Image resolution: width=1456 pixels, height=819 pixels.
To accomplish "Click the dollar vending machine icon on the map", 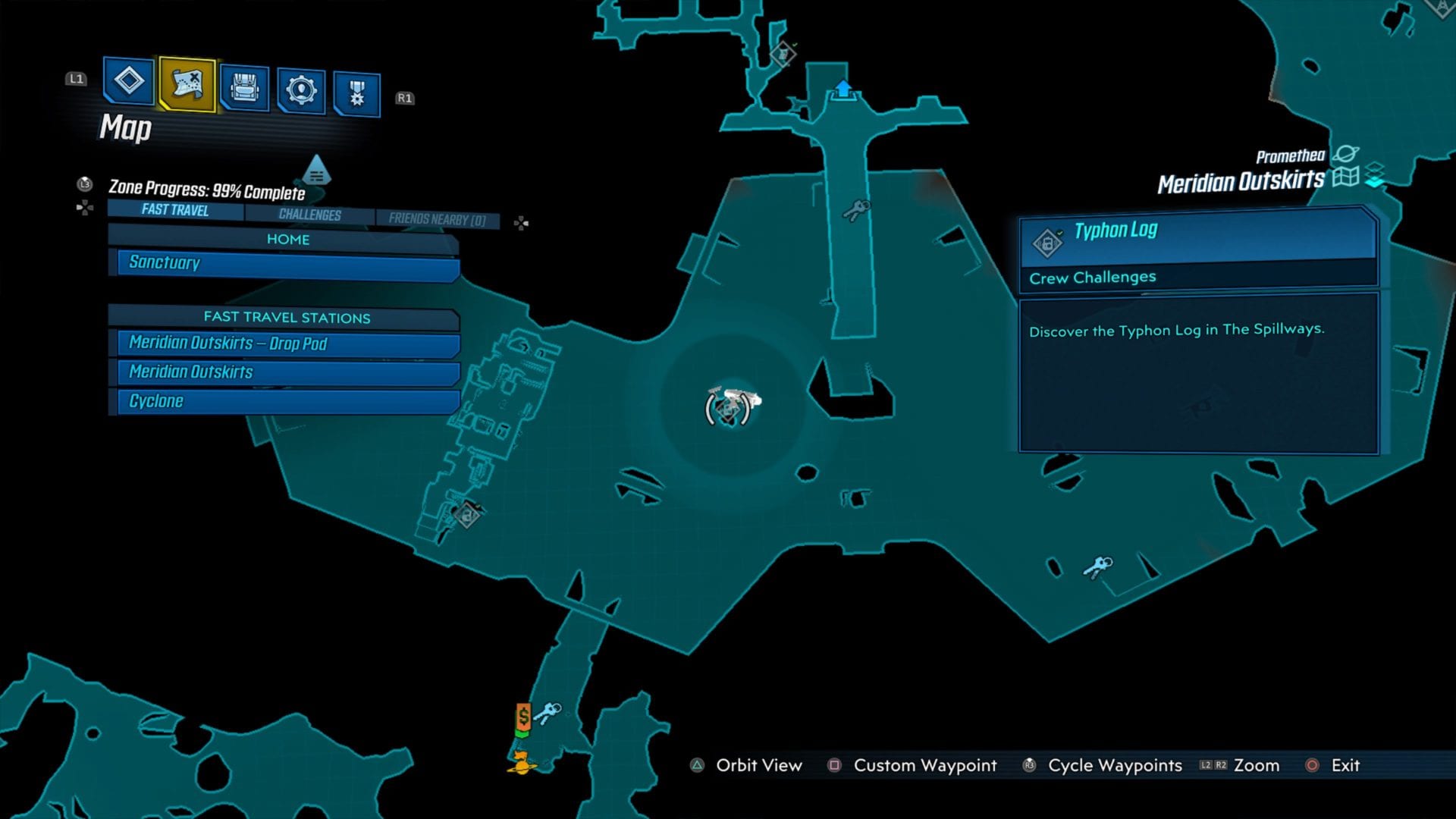I will [522, 717].
